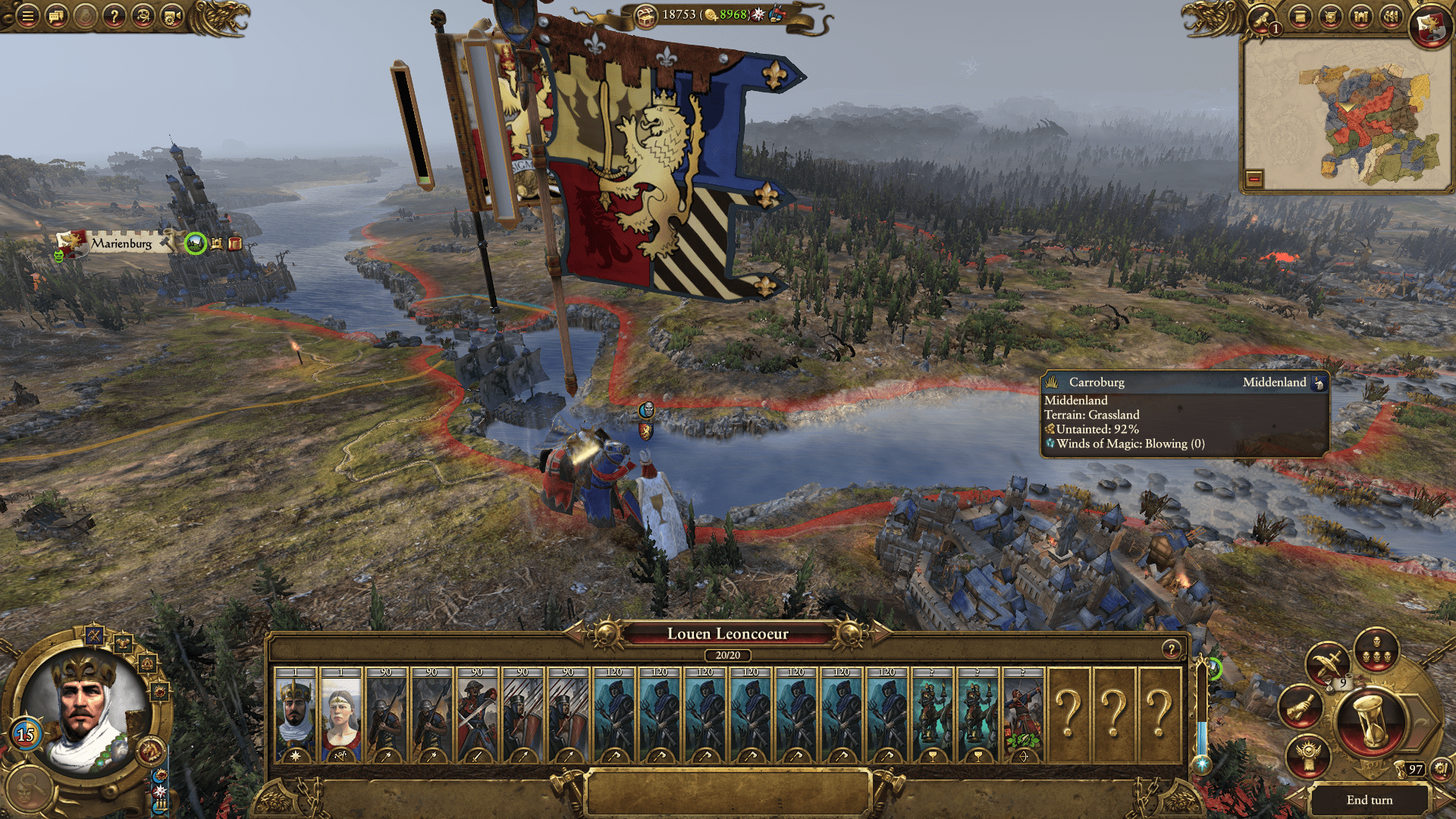Open the faction crest summary button
Viewport: 1456px width, 819px height.
(x=1430, y=26)
